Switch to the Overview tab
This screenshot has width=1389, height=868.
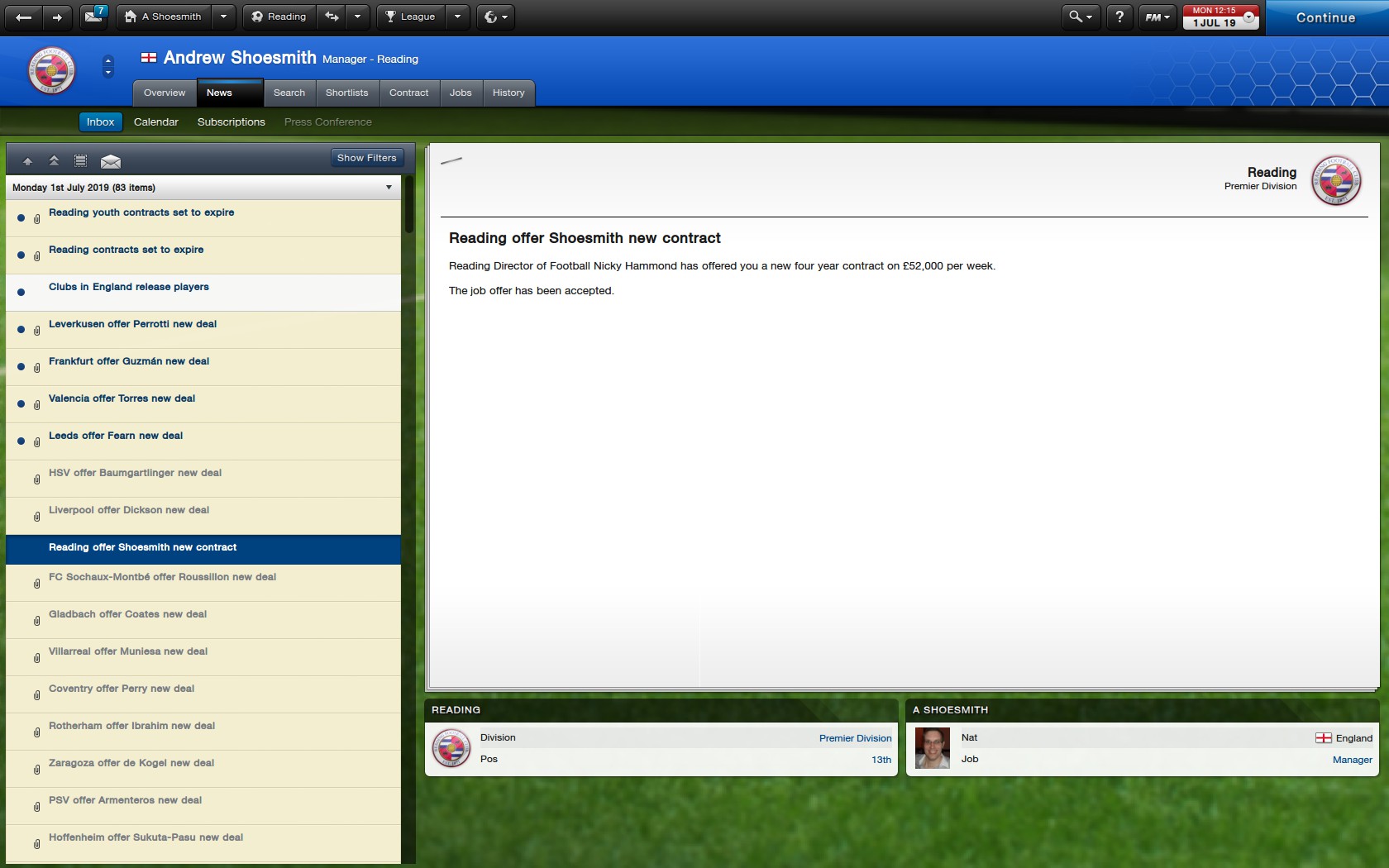165,93
